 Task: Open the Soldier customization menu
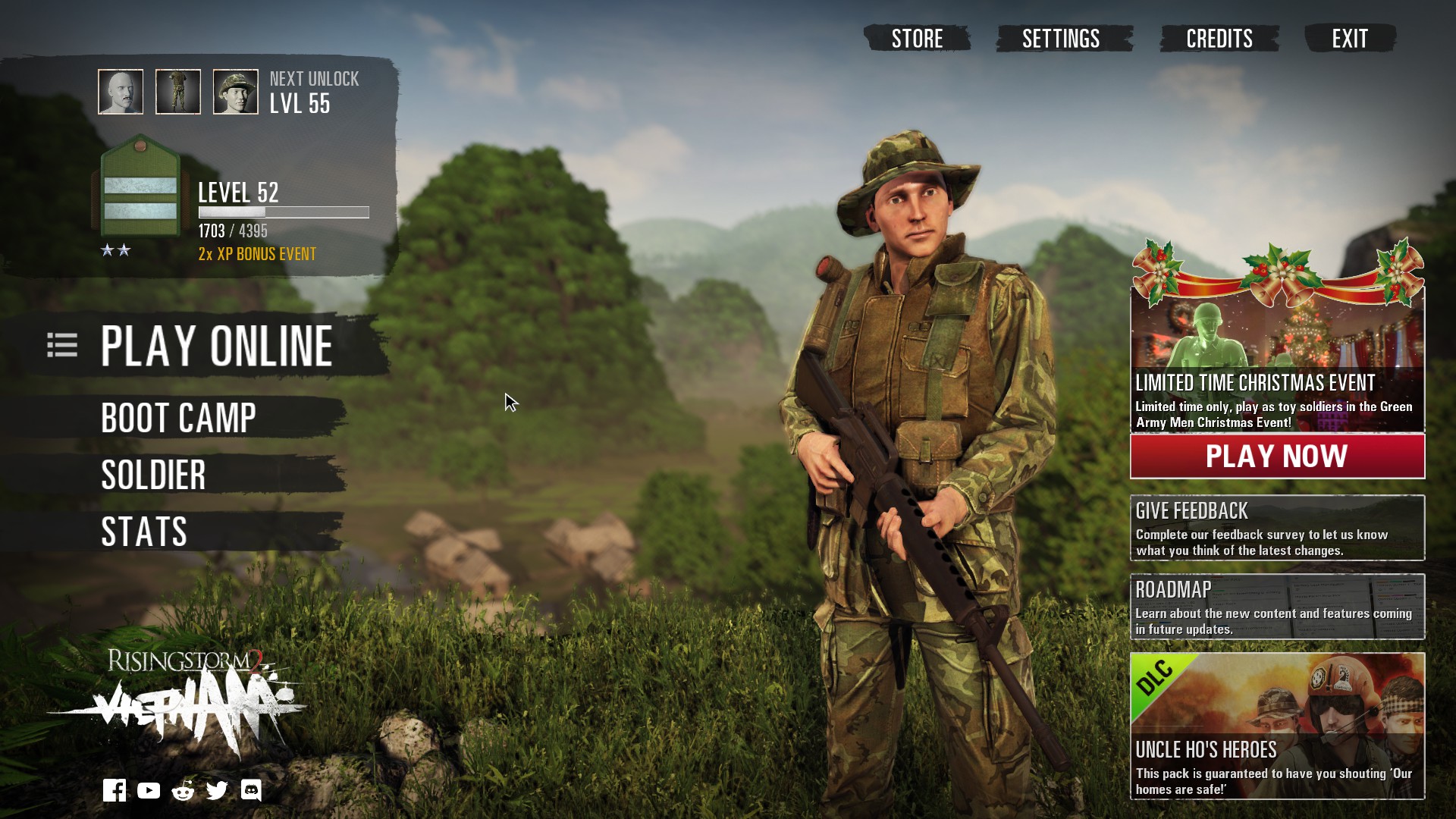coord(153,475)
